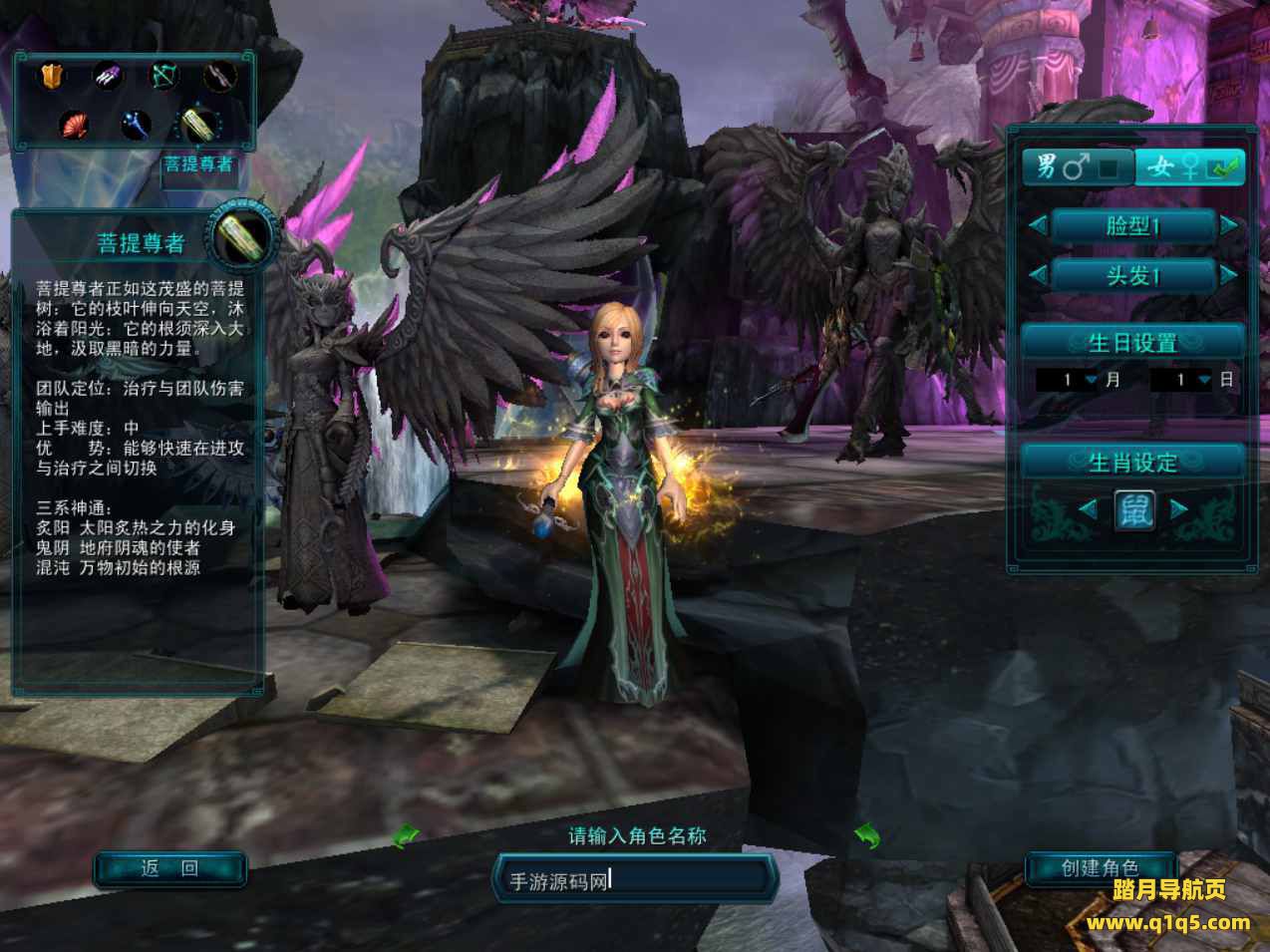Viewport: 1270px width, 952px height.
Task: Click the character name input field
Action: [635, 879]
